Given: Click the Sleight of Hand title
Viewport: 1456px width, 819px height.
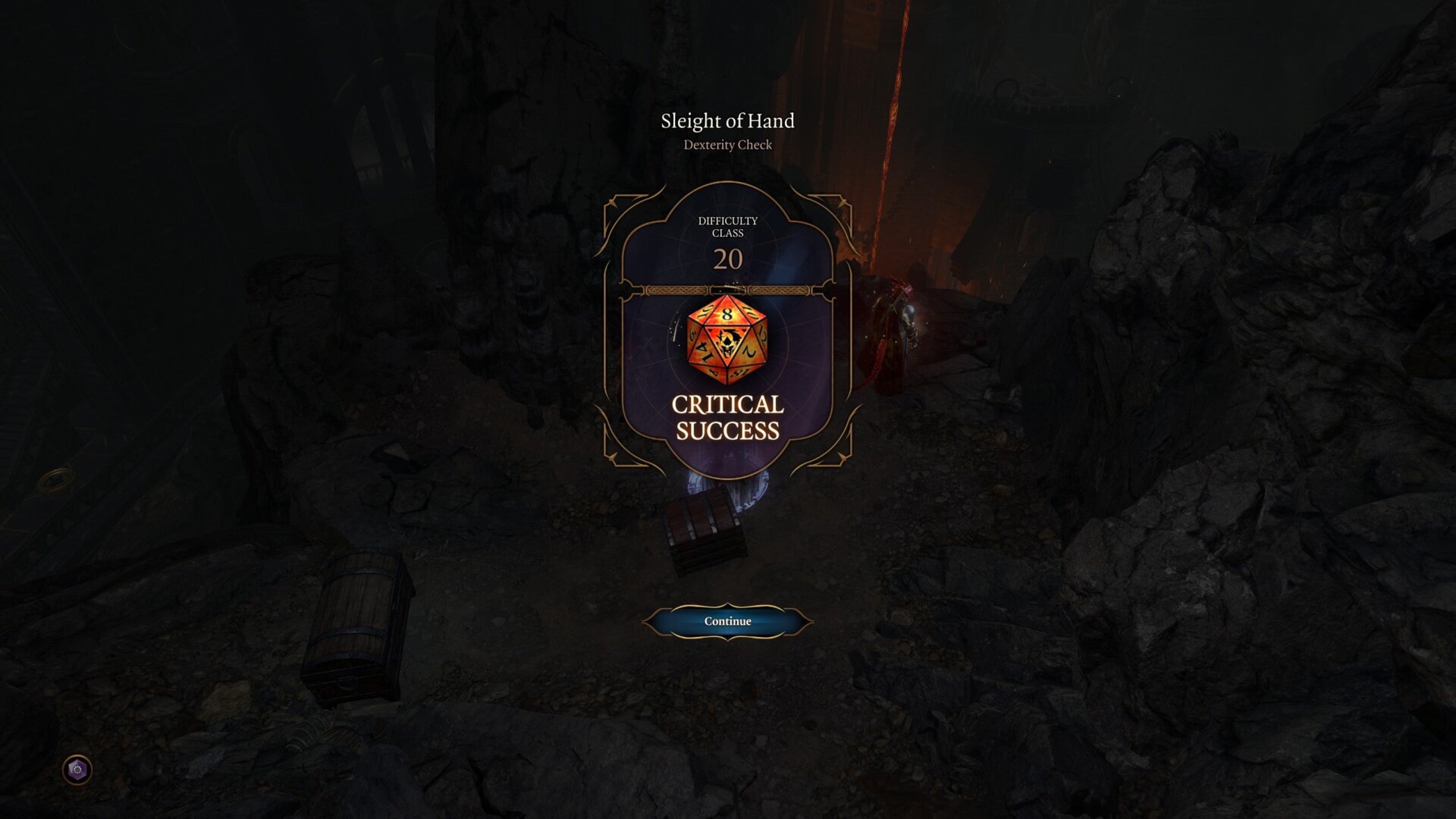Looking at the screenshot, I should [x=727, y=121].
